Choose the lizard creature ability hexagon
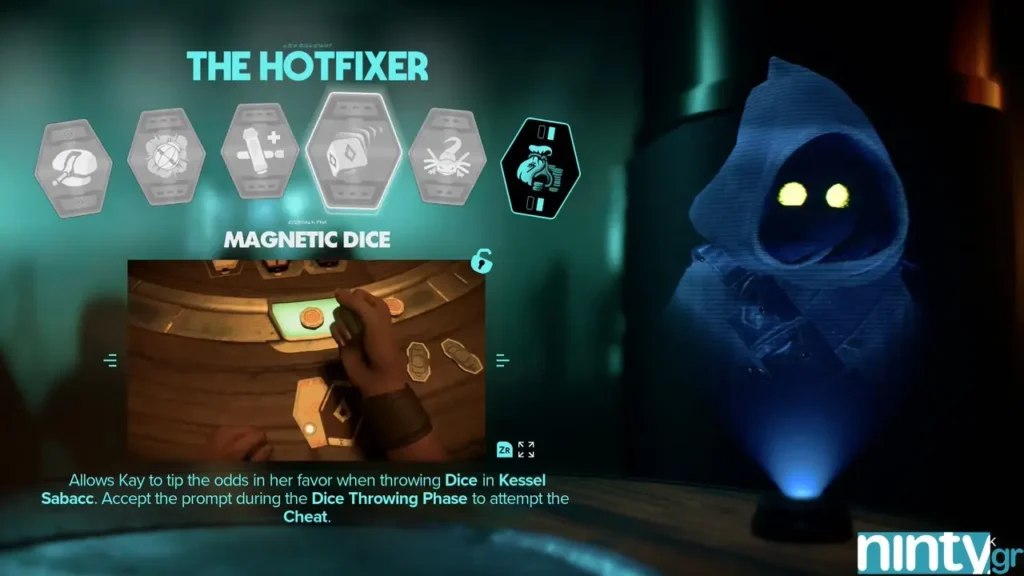1024x576 pixels. pyautogui.click(x=447, y=159)
